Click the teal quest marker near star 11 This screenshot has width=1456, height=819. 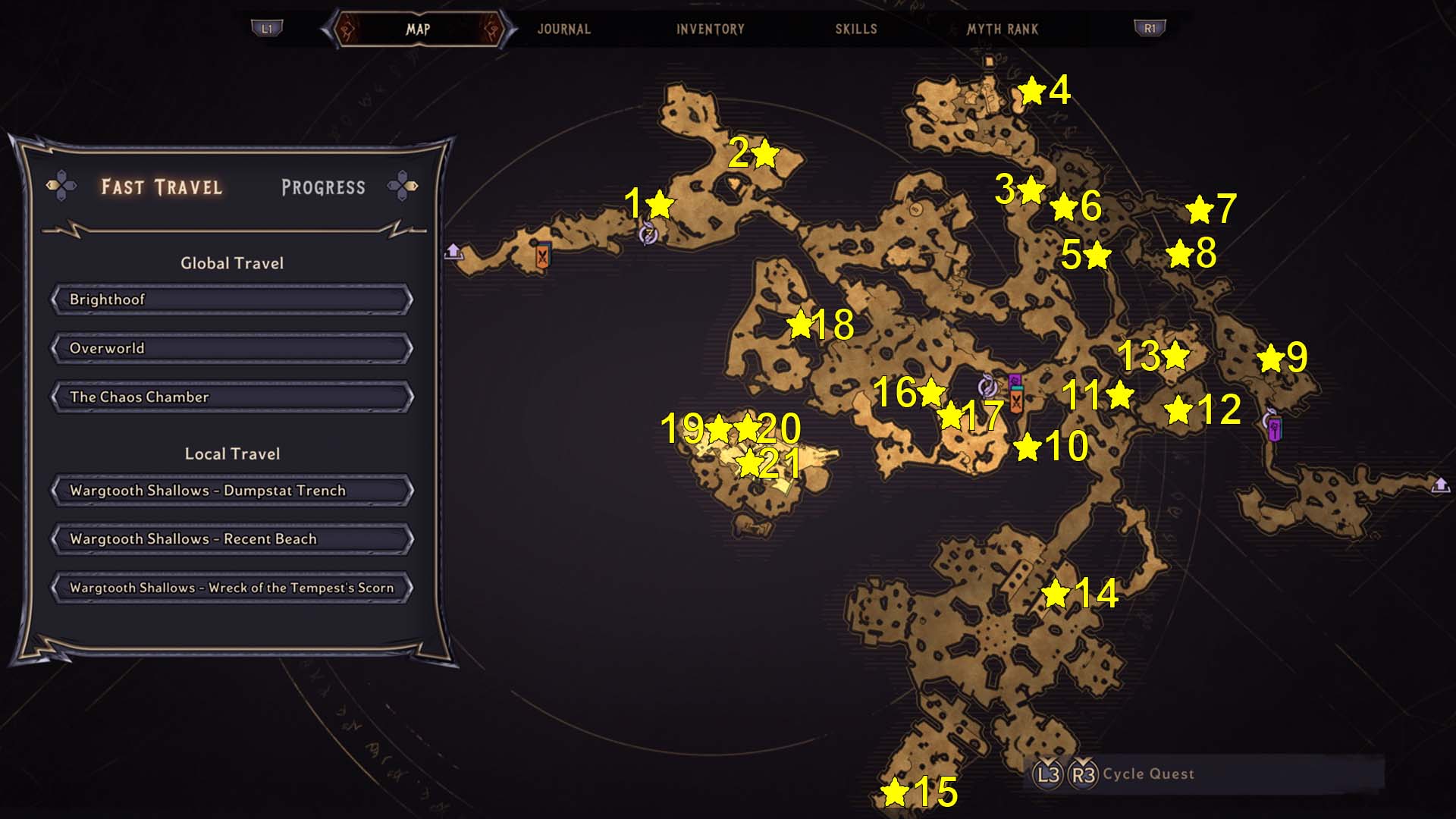tap(1018, 388)
